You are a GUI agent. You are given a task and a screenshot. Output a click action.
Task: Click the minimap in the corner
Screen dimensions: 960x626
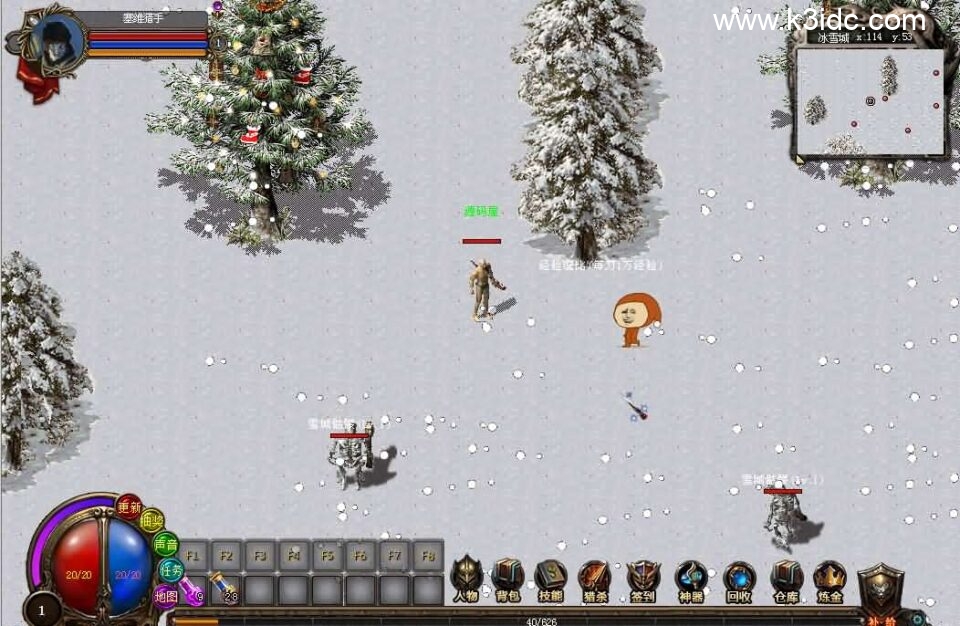(870, 101)
